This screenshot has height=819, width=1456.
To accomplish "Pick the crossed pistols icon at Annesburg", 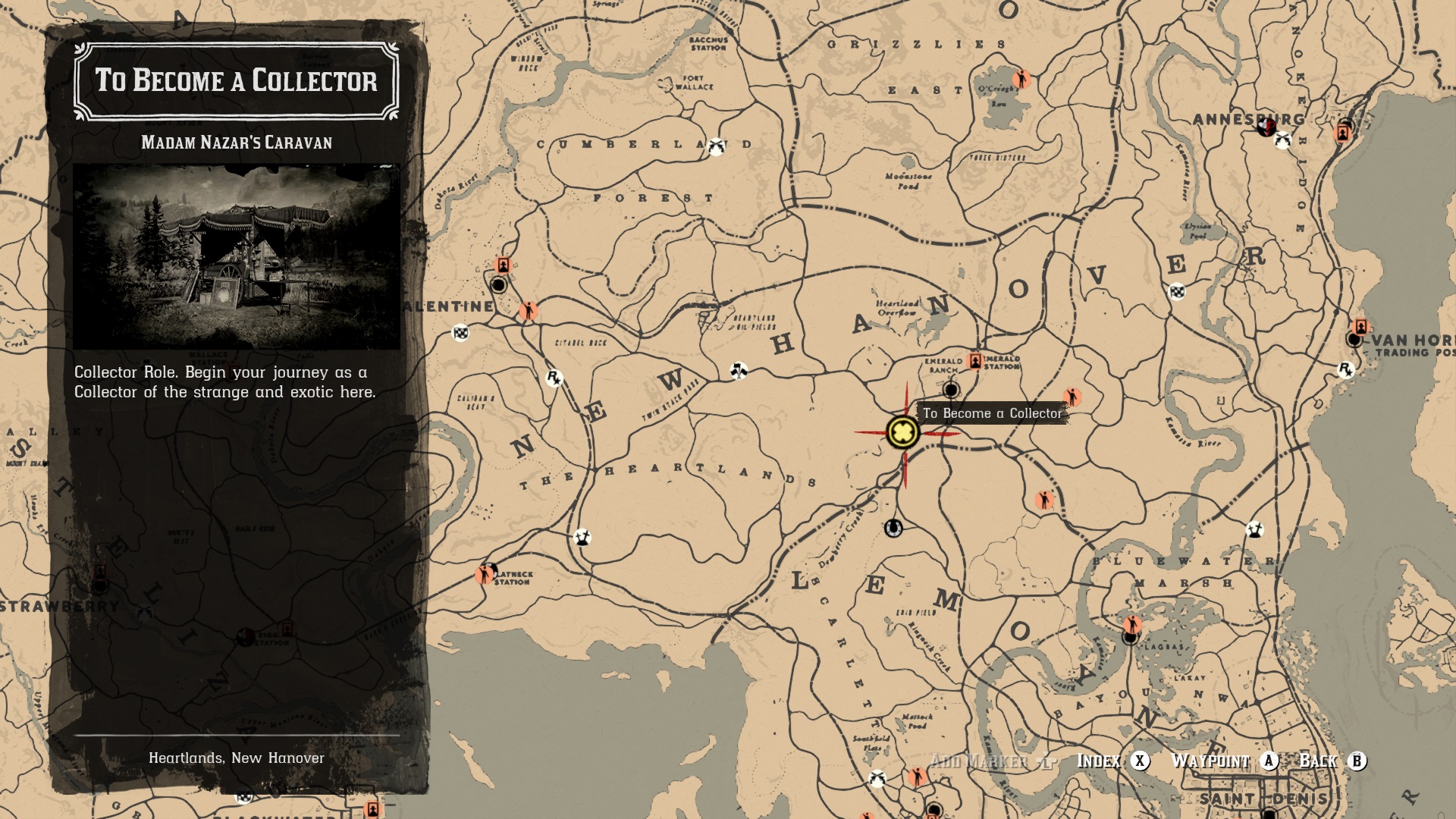I will coord(1282,140).
